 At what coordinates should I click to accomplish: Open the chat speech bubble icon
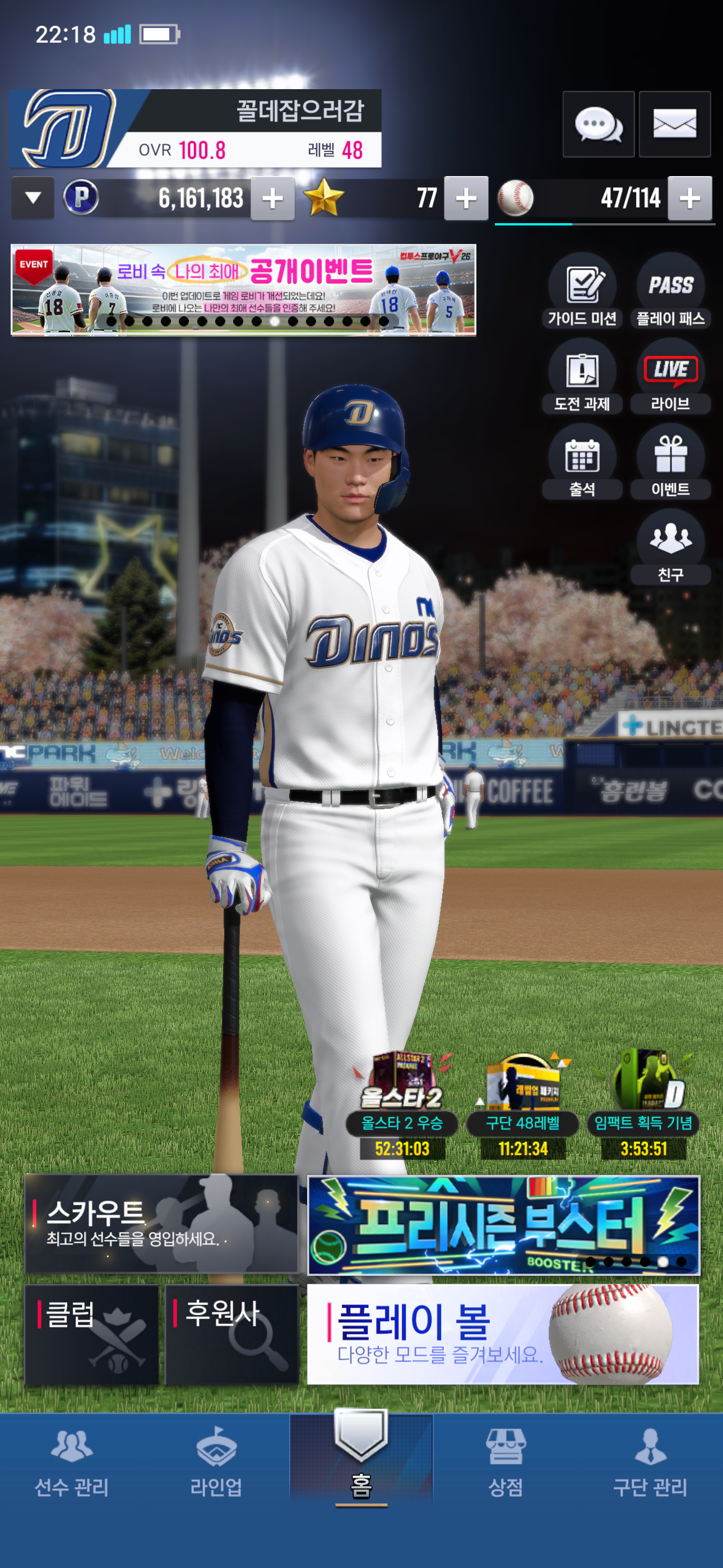click(x=597, y=125)
